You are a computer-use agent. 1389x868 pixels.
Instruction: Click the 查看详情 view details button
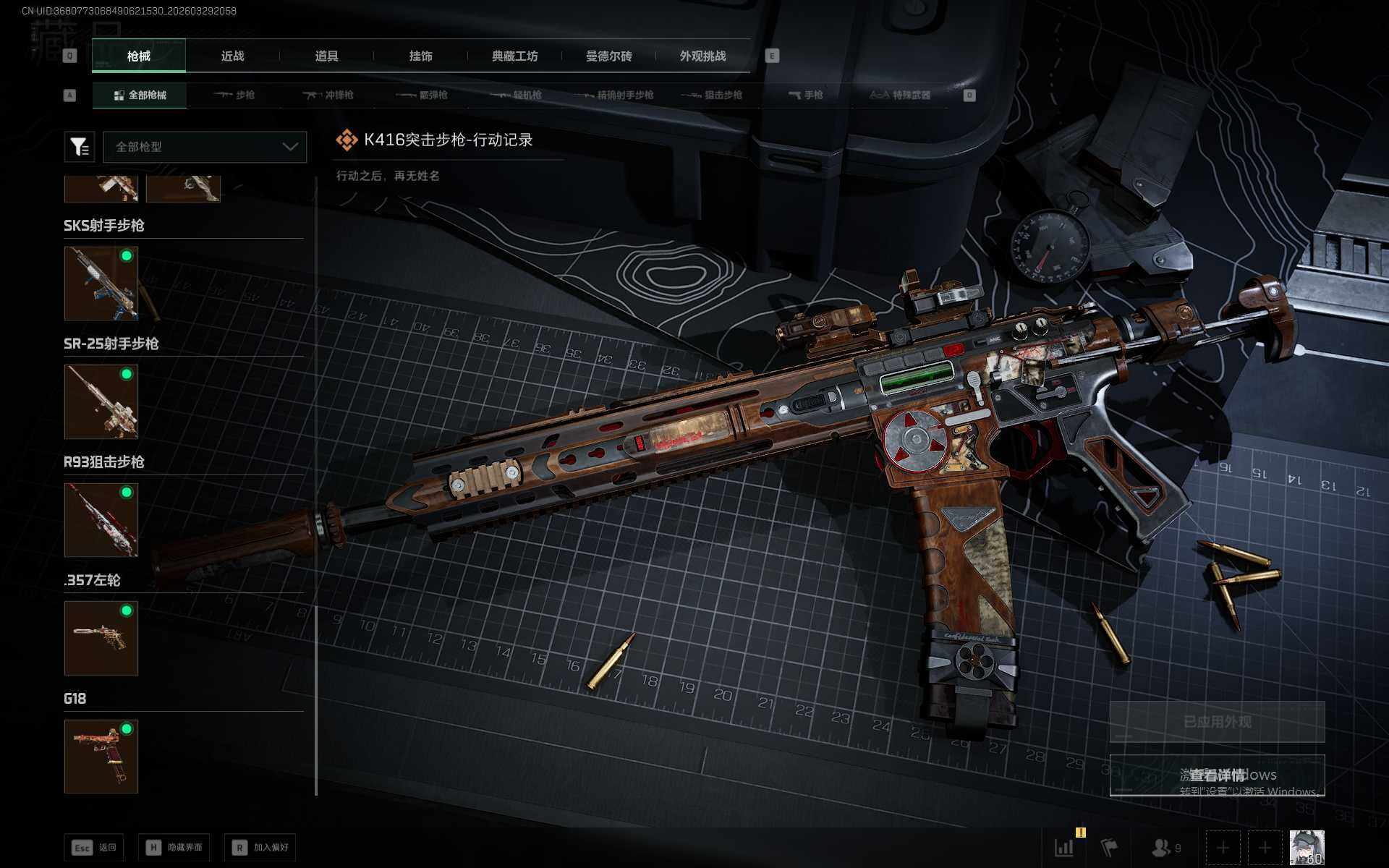(1217, 775)
